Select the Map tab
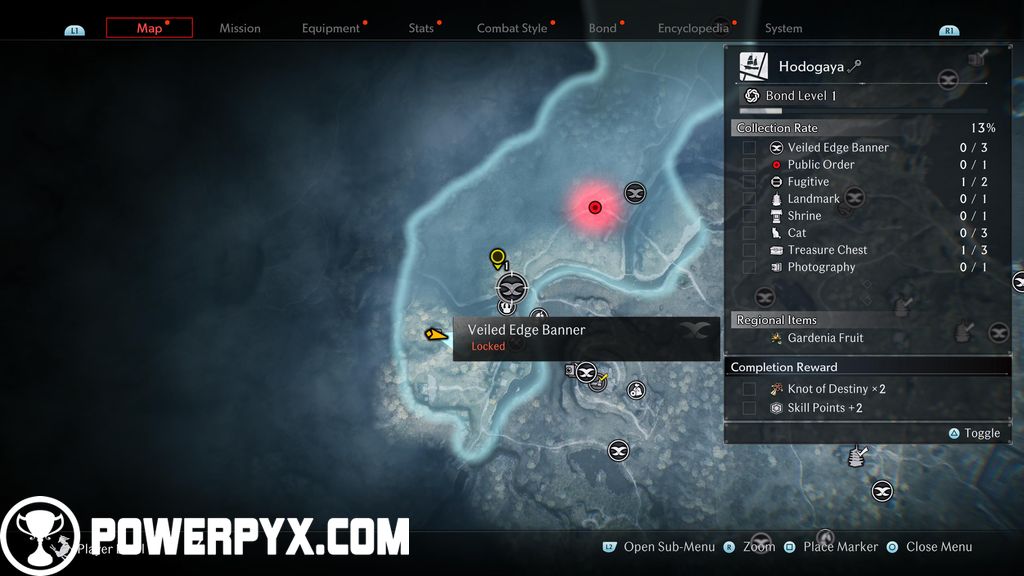 [149, 28]
